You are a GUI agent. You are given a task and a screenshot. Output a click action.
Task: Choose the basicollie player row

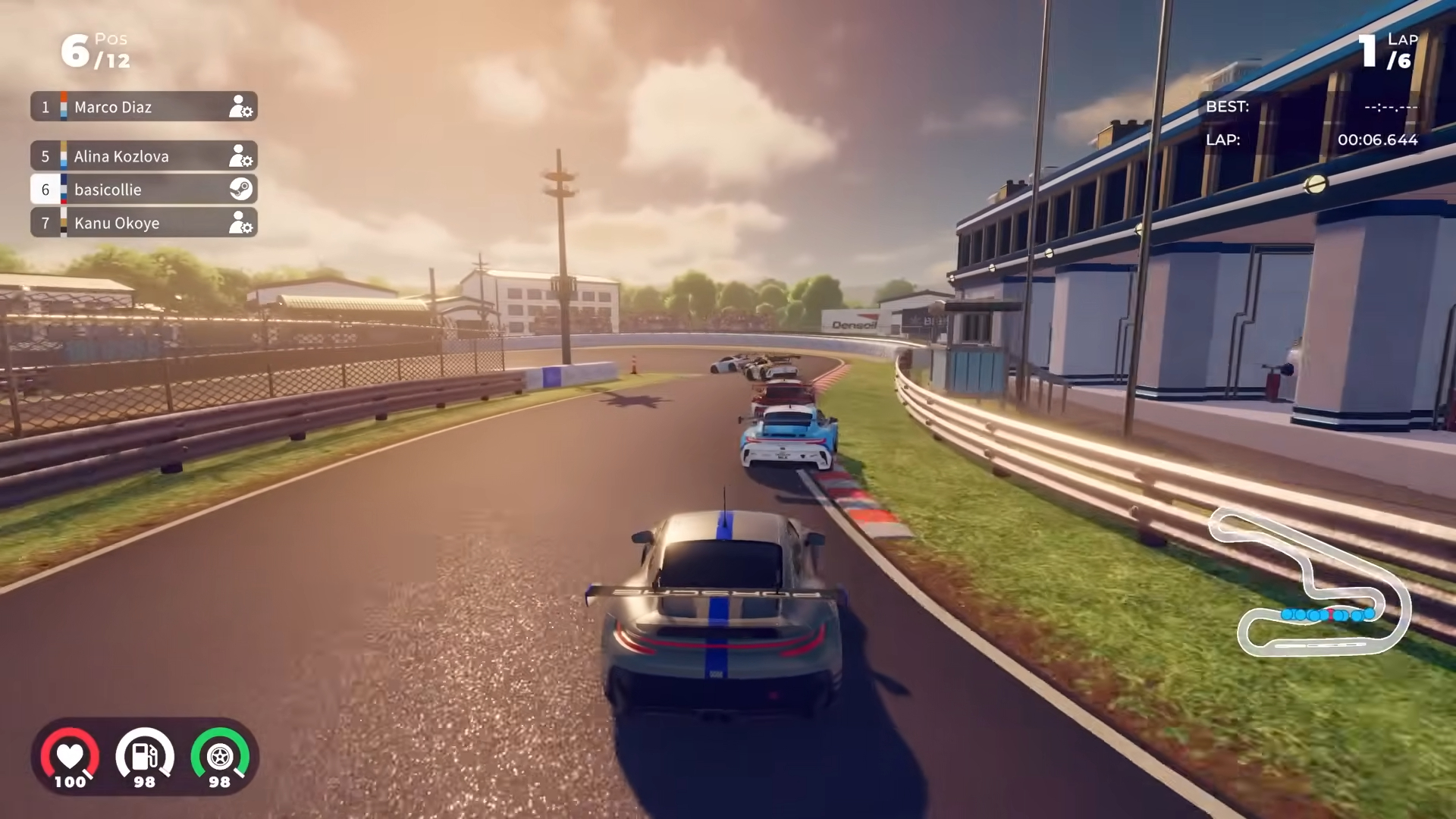click(x=144, y=190)
